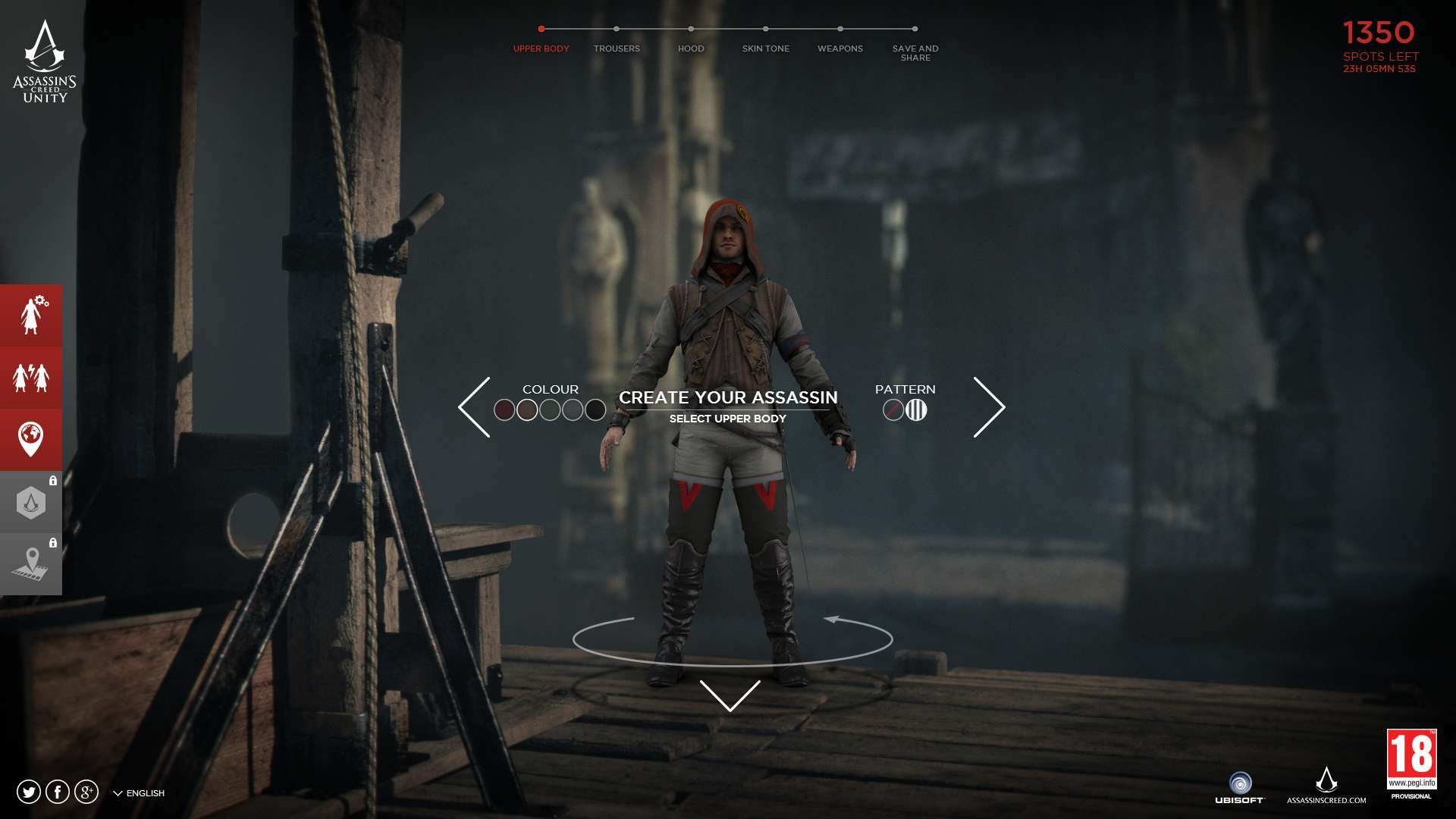Viewport: 1456px width, 819px height.
Task: Pick the dark red colour swatch
Action: [504, 409]
